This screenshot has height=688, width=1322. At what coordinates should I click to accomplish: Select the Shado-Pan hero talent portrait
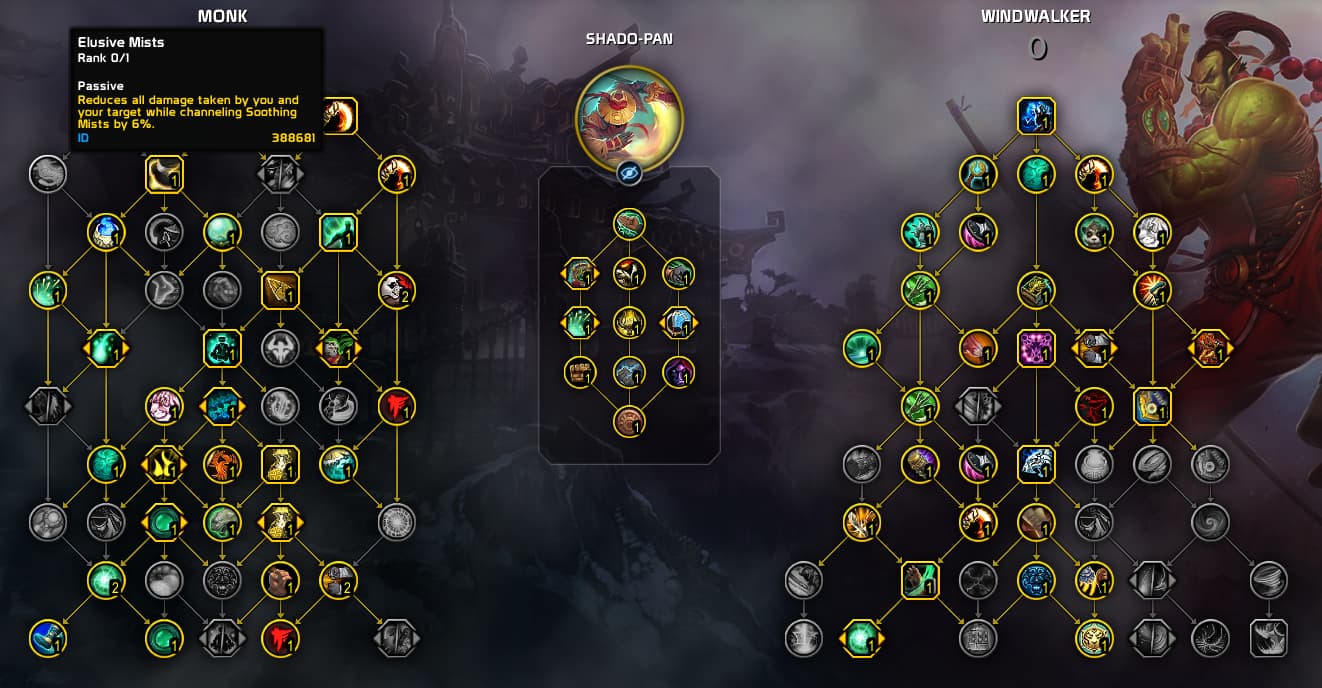click(629, 119)
